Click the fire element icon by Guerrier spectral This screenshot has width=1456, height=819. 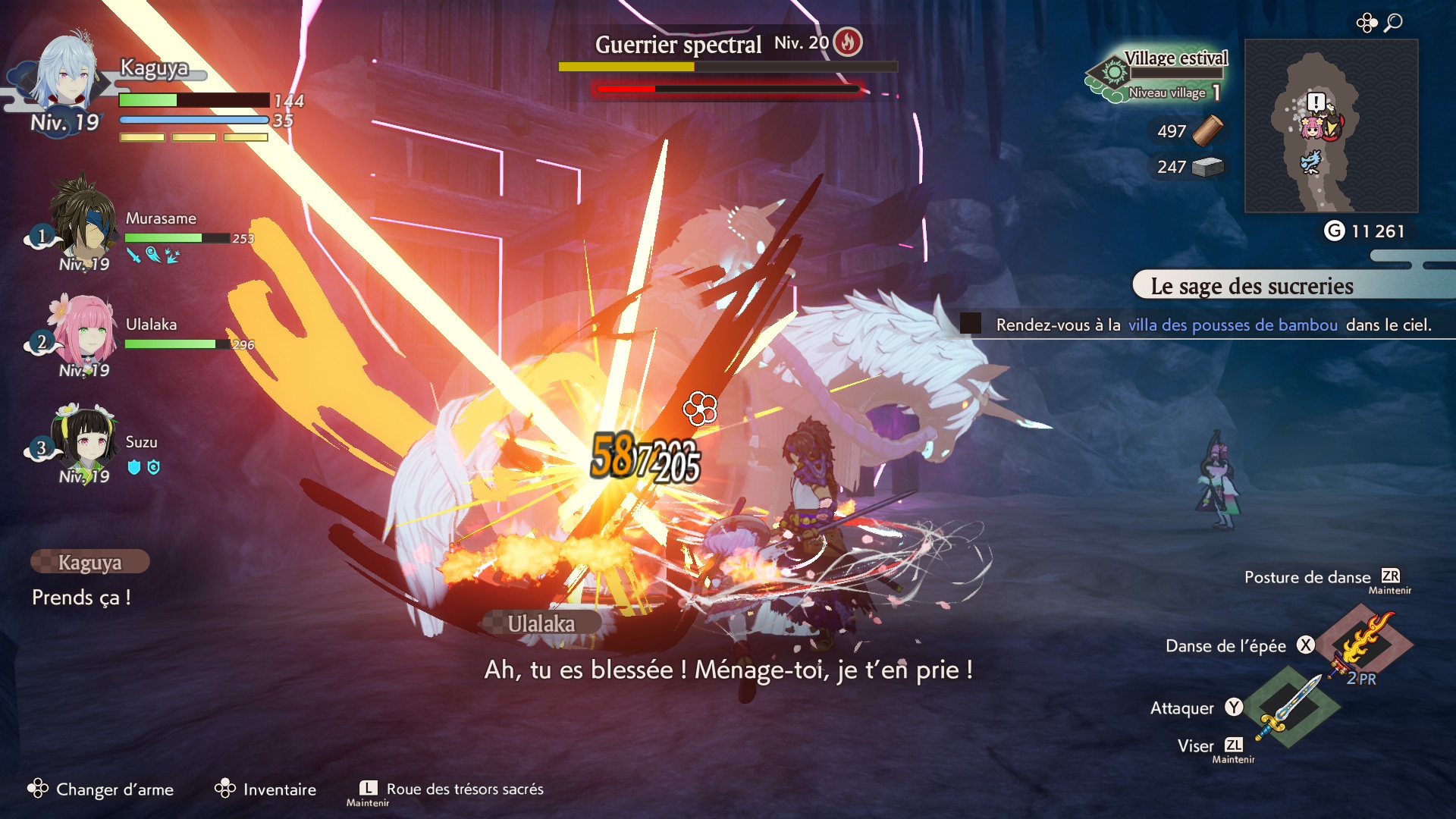pyautogui.click(x=848, y=42)
